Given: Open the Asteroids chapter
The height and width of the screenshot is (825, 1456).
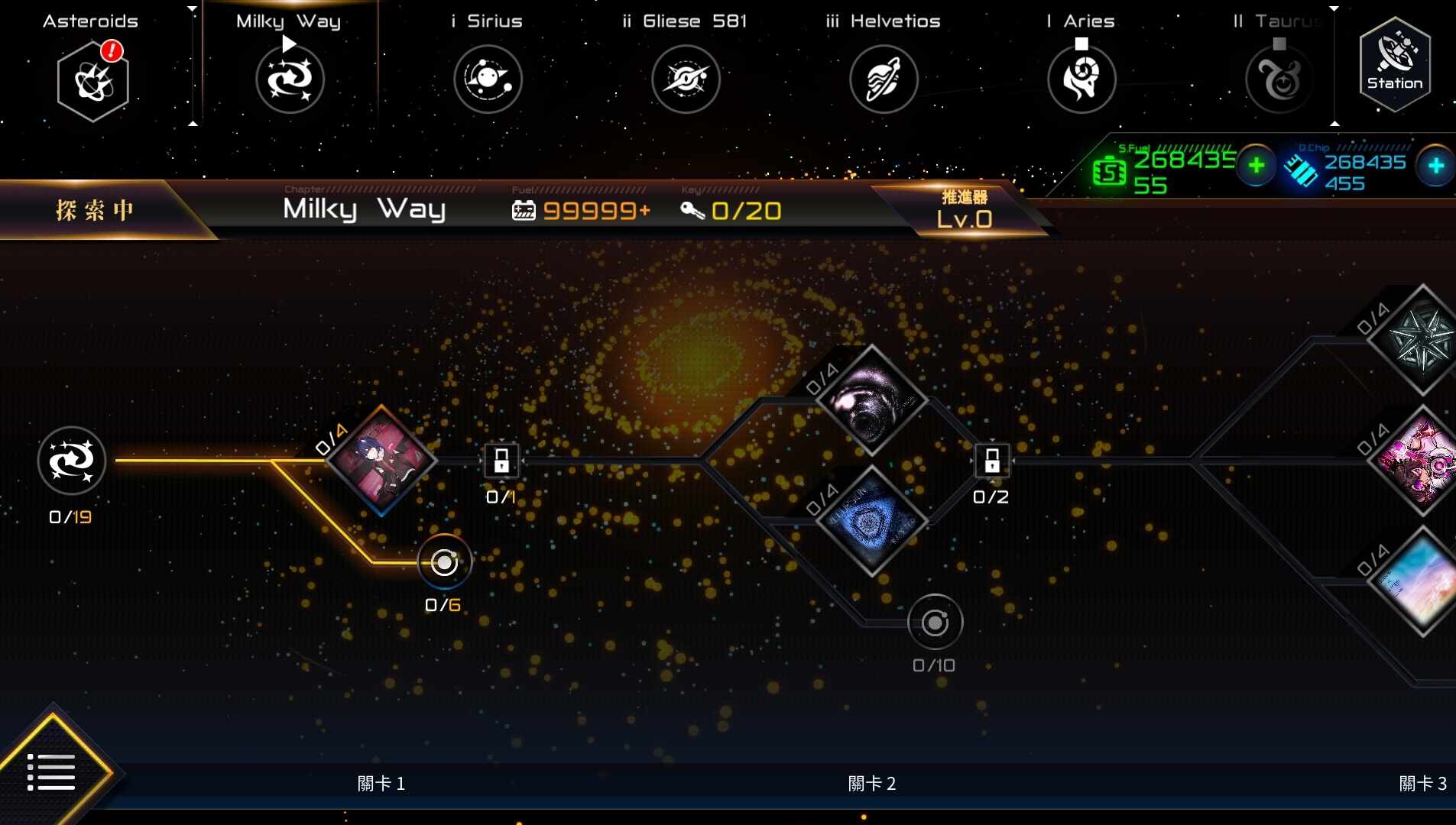Looking at the screenshot, I should tap(92, 80).
